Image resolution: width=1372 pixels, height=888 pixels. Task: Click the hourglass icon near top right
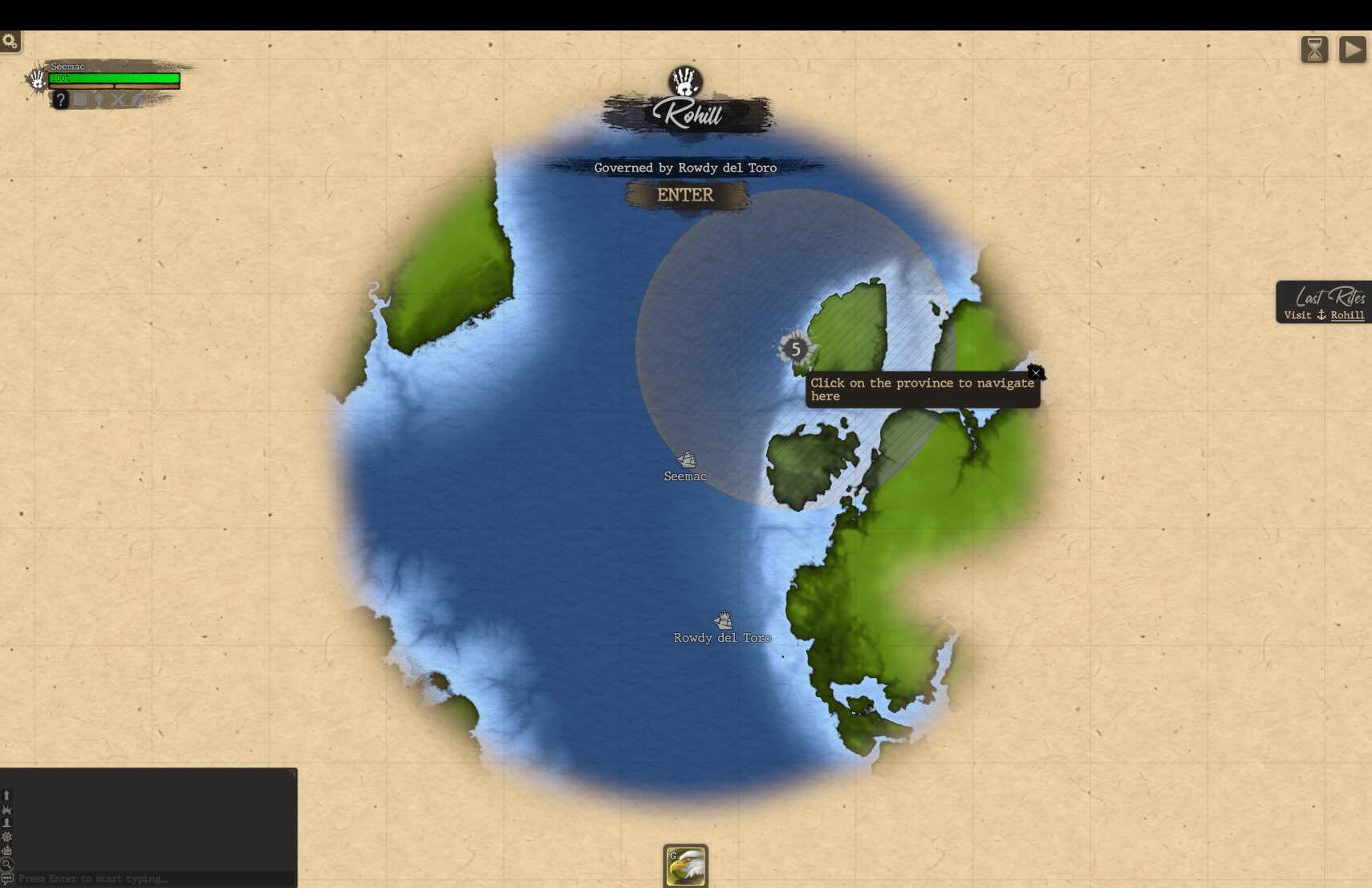click(1314, 49)
